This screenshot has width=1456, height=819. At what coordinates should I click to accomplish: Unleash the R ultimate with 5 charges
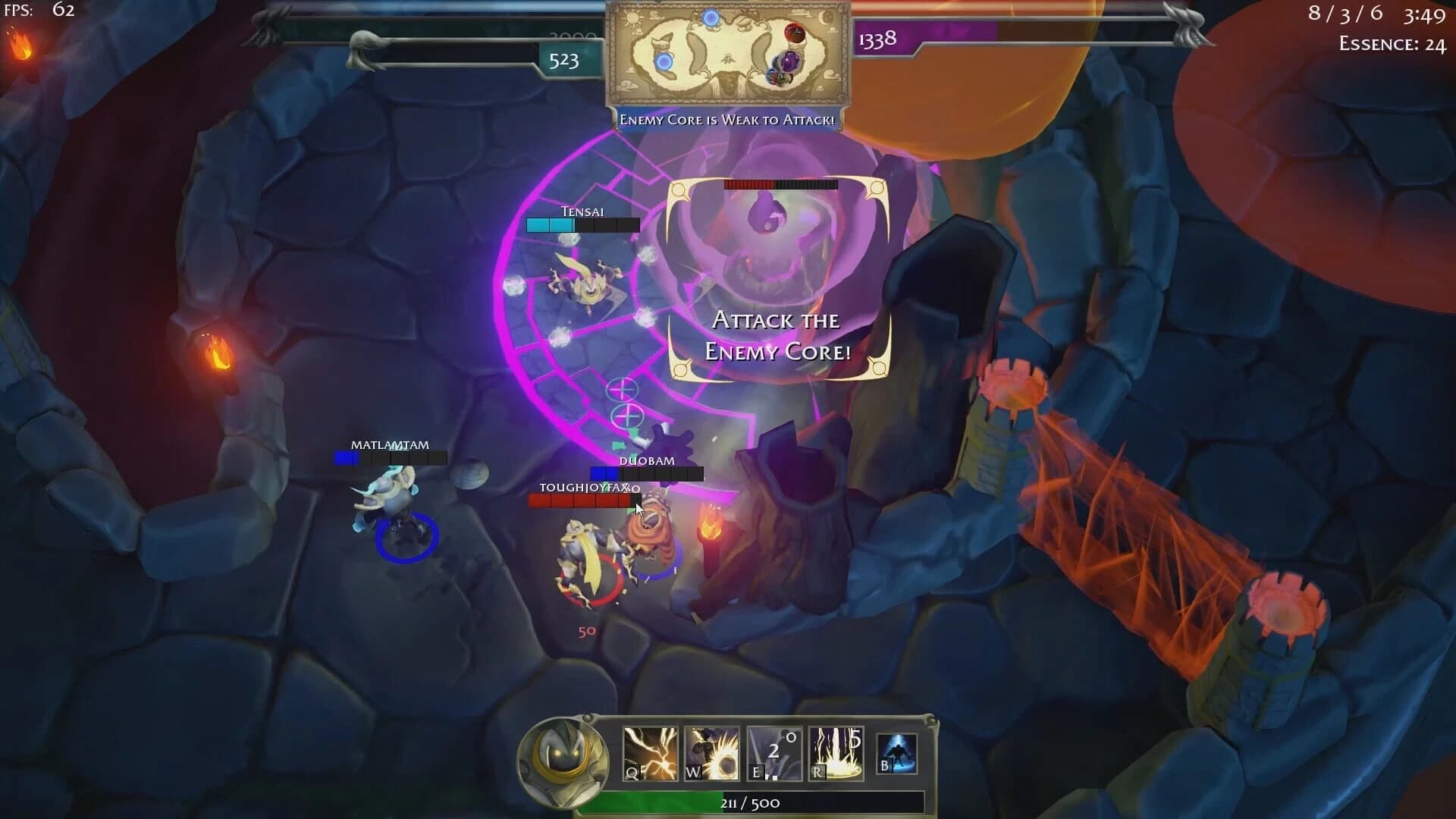point(836,753)
